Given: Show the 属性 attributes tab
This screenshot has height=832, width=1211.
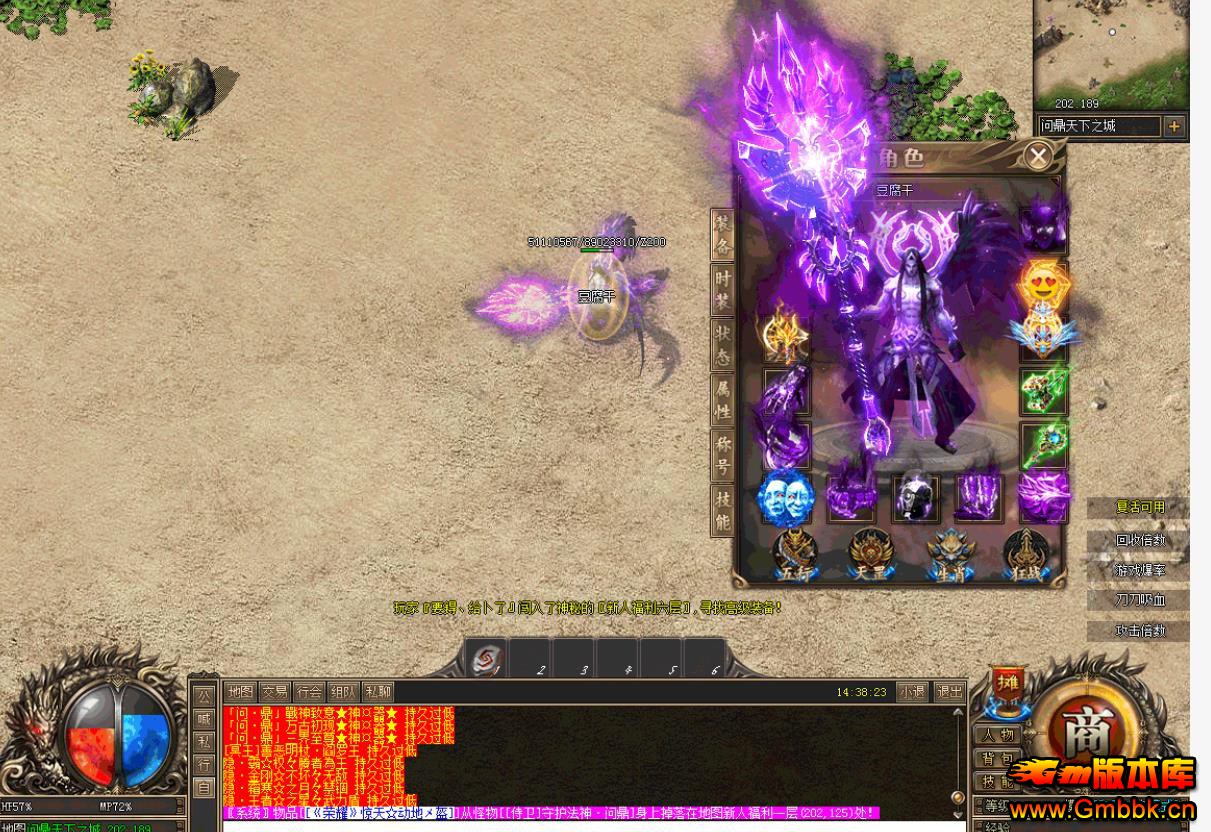Looking at the screenshot, I should [722, 401].
